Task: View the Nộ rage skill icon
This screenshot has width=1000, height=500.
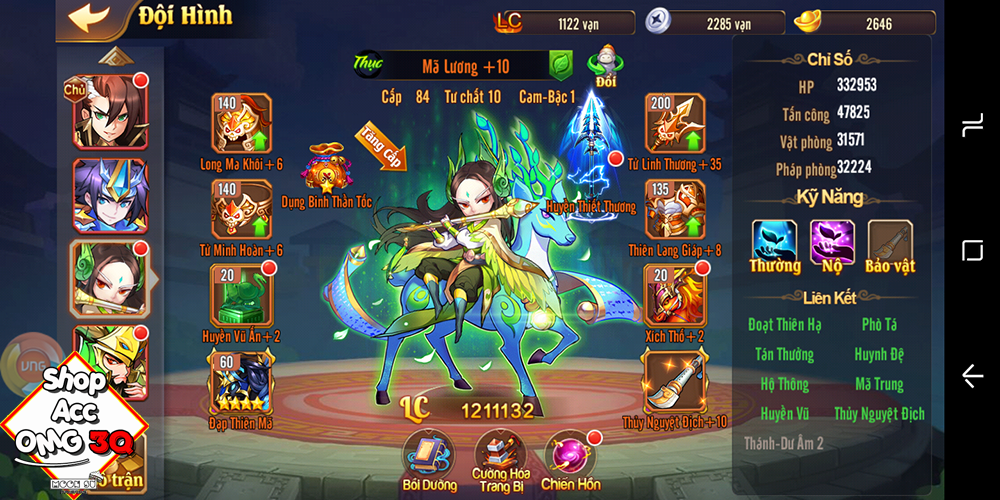Action: (x=832, y=241)
